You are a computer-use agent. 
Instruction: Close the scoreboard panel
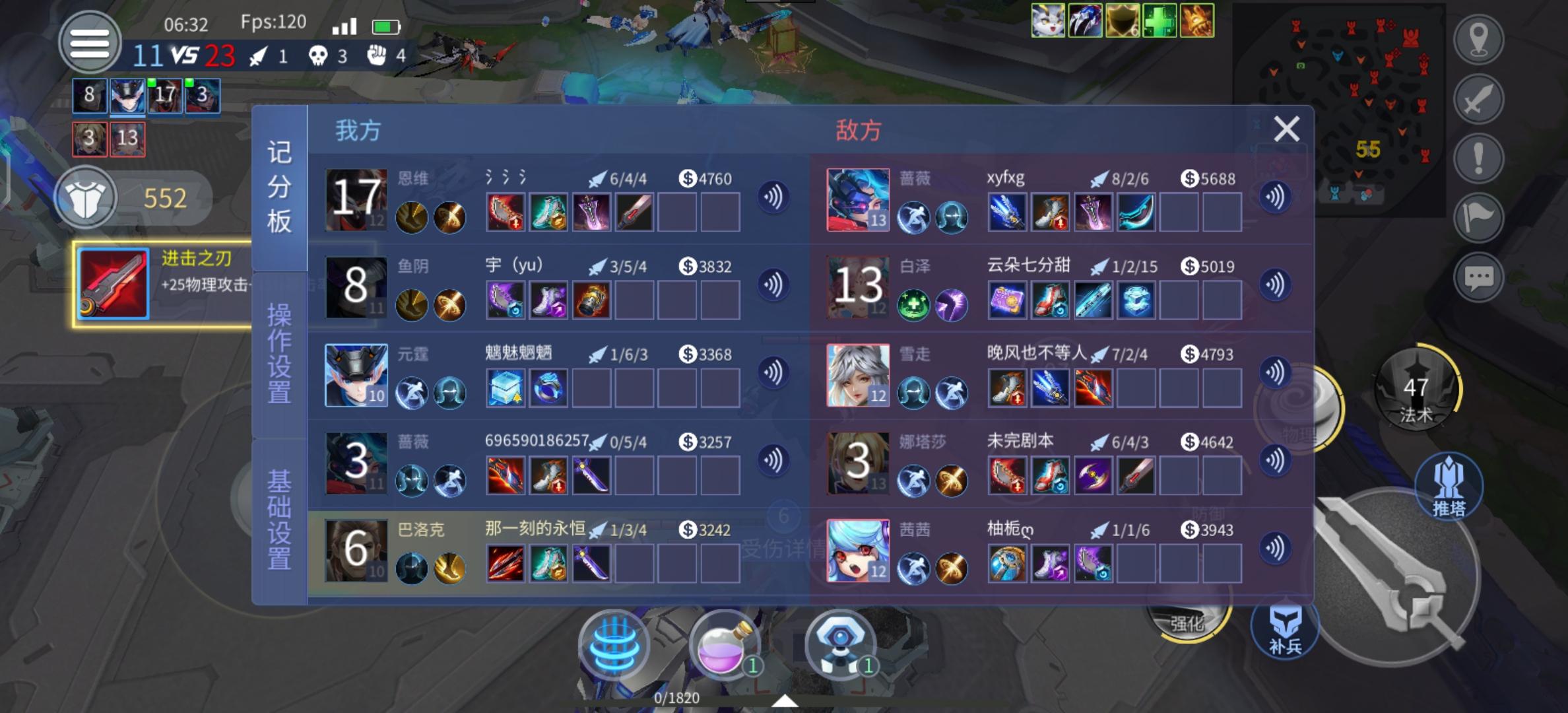point(1286,129)
